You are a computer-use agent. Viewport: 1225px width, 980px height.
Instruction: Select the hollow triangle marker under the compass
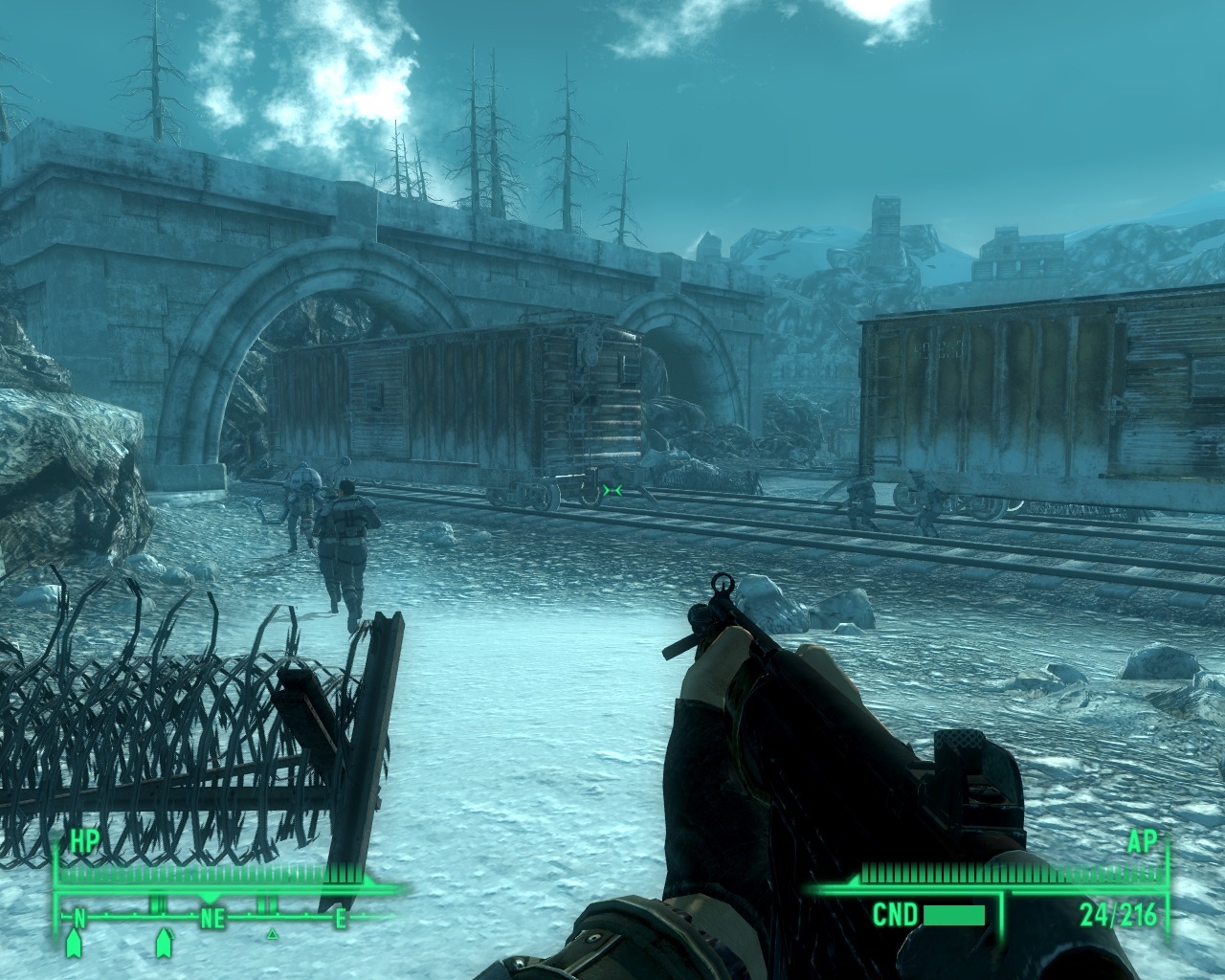272,933
